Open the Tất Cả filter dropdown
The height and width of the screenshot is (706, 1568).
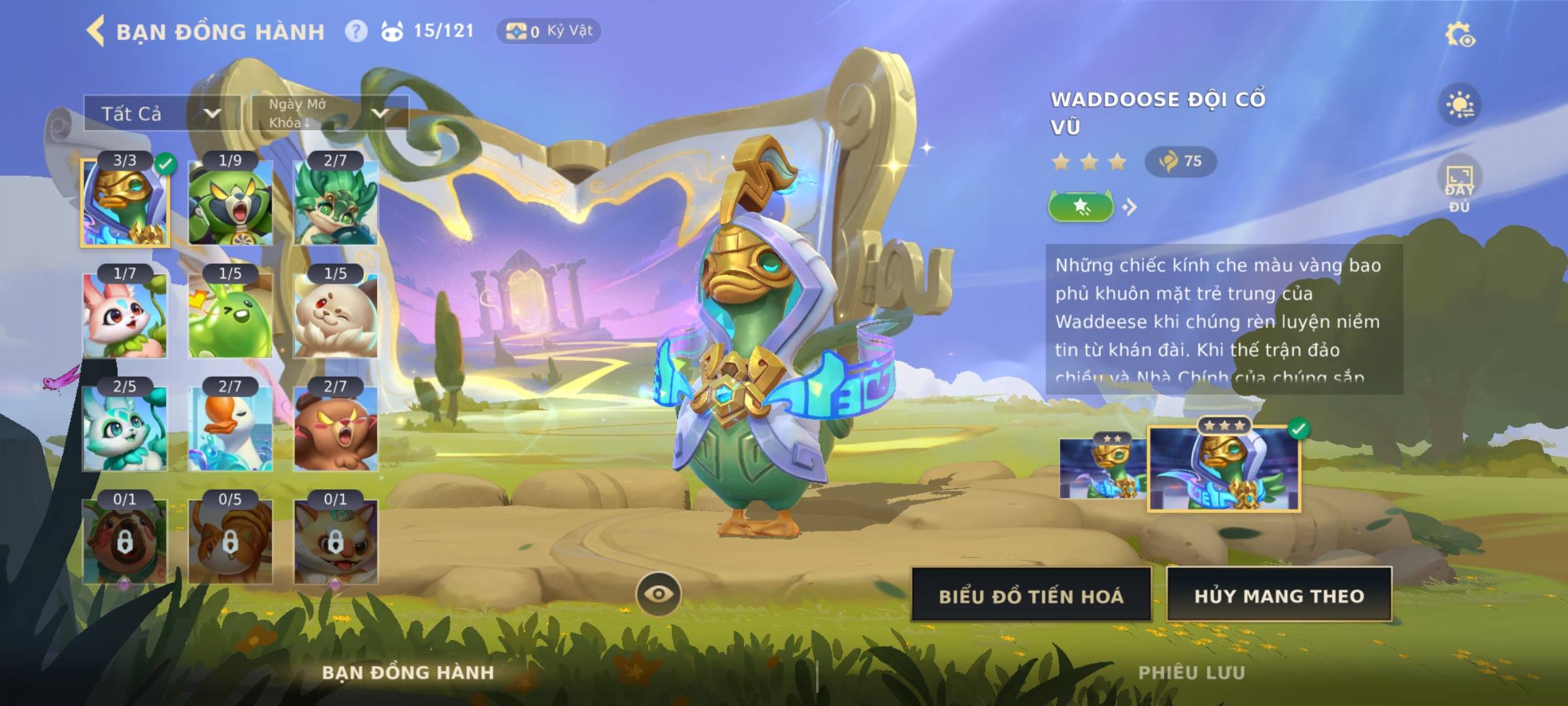(161, 113)
